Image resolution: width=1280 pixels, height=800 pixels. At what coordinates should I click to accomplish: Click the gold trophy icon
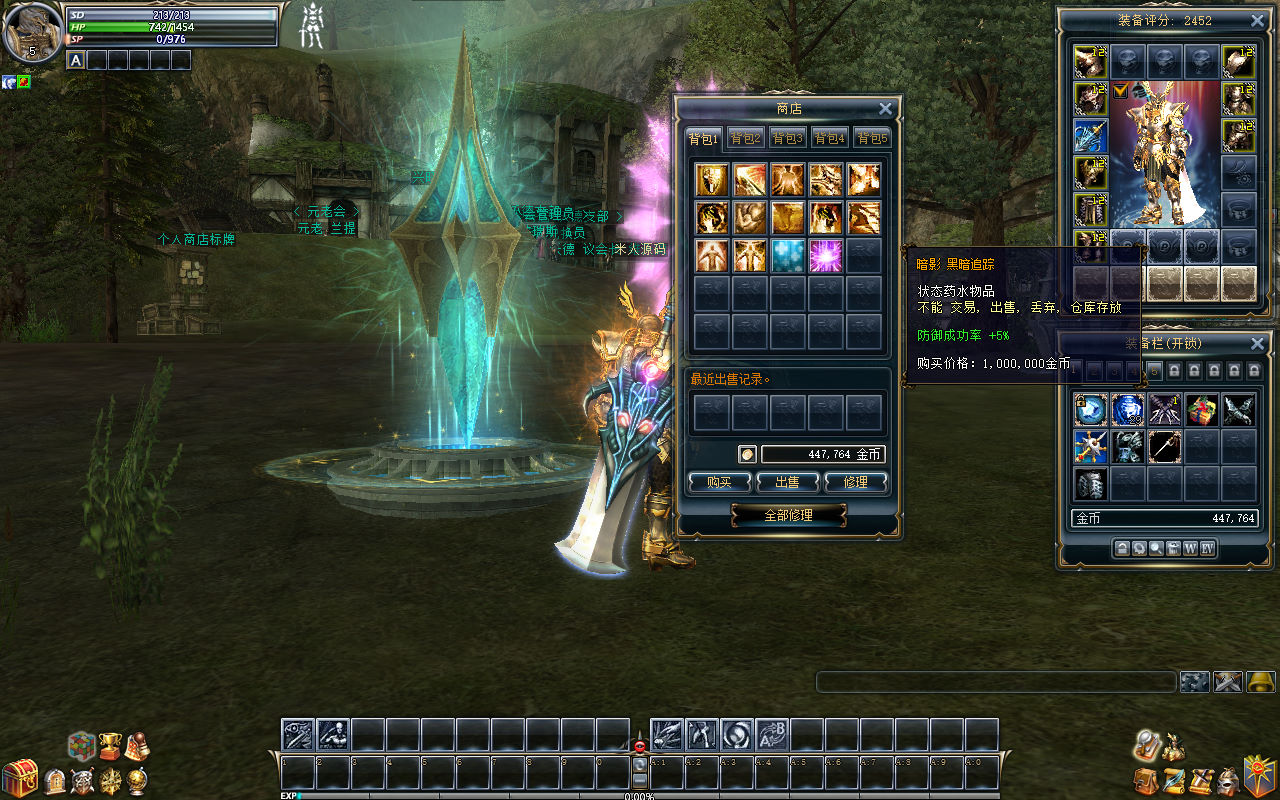coord(110,745)
